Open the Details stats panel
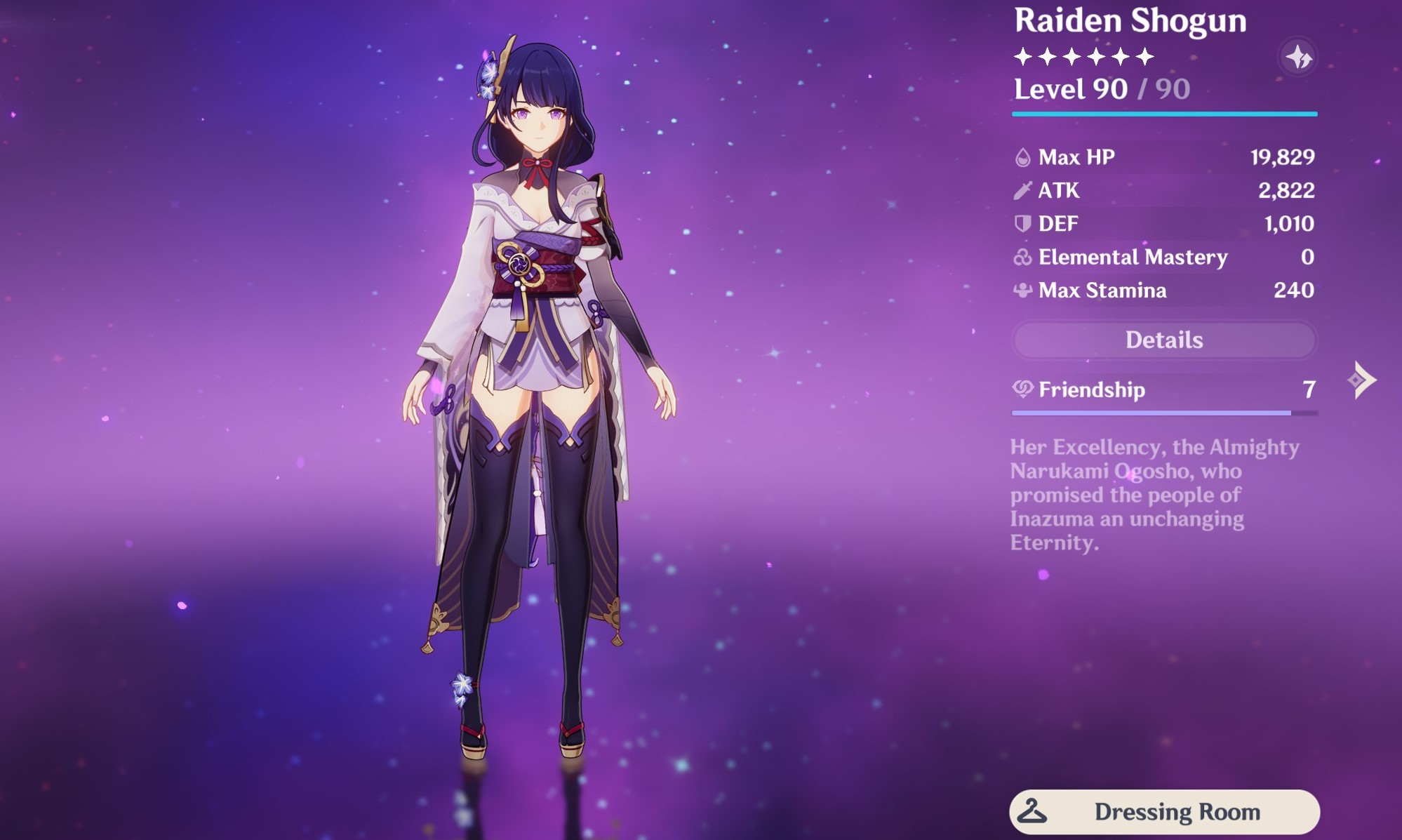 (1164, 340)
